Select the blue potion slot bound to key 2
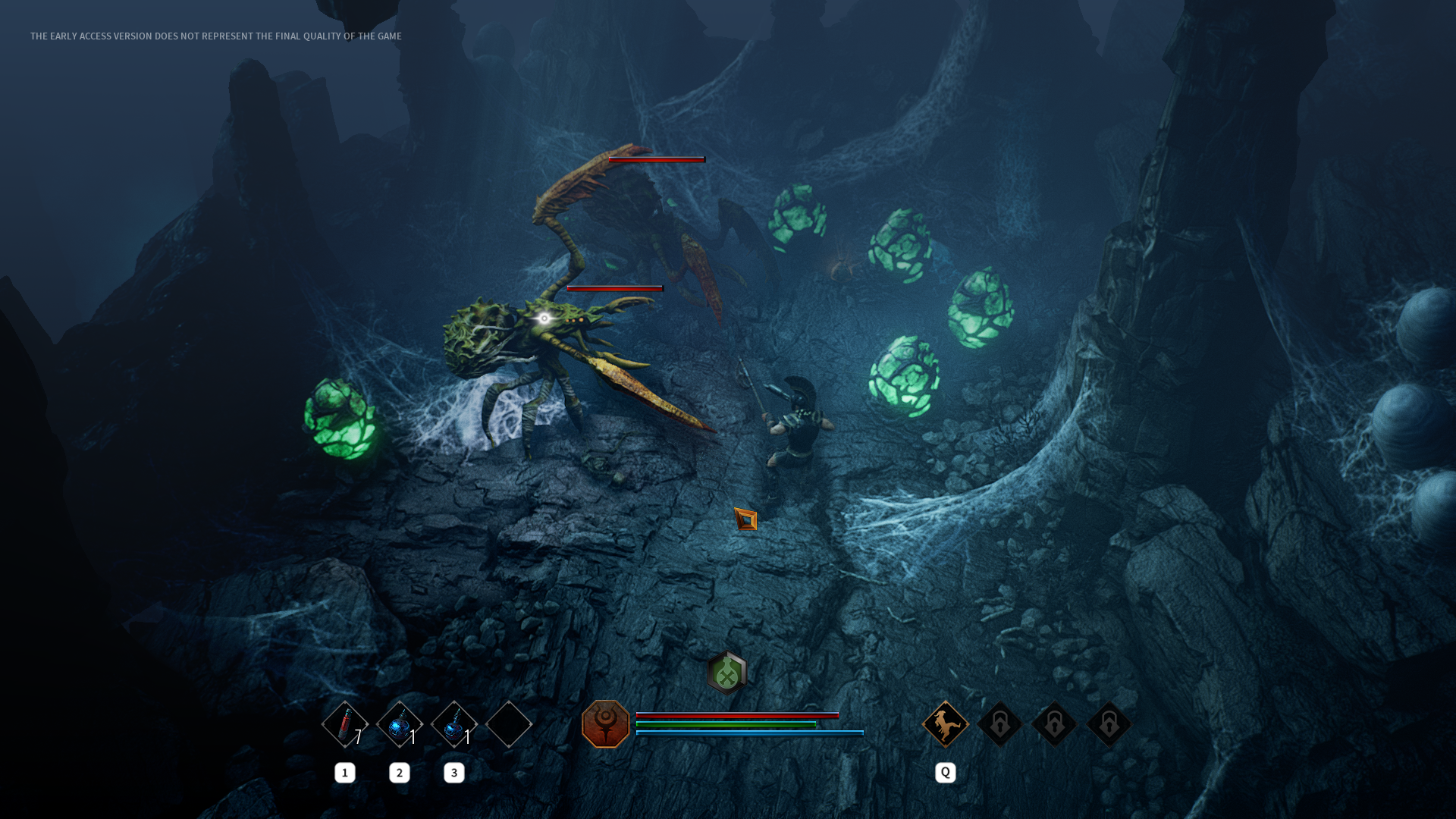Image resolution: width=1456 pixels, height=819 pixels. [x=400, y=724]
